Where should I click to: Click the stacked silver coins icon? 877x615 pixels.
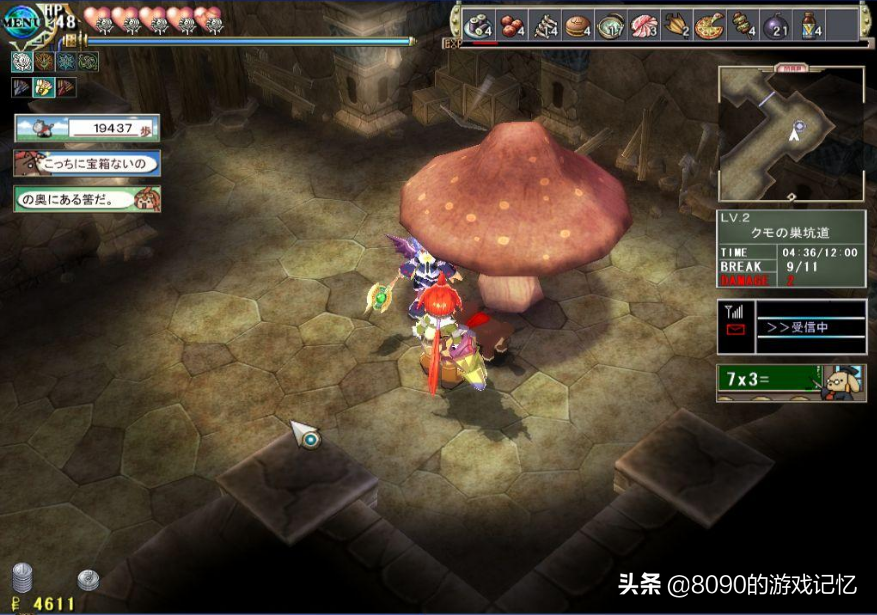(23, 580)
